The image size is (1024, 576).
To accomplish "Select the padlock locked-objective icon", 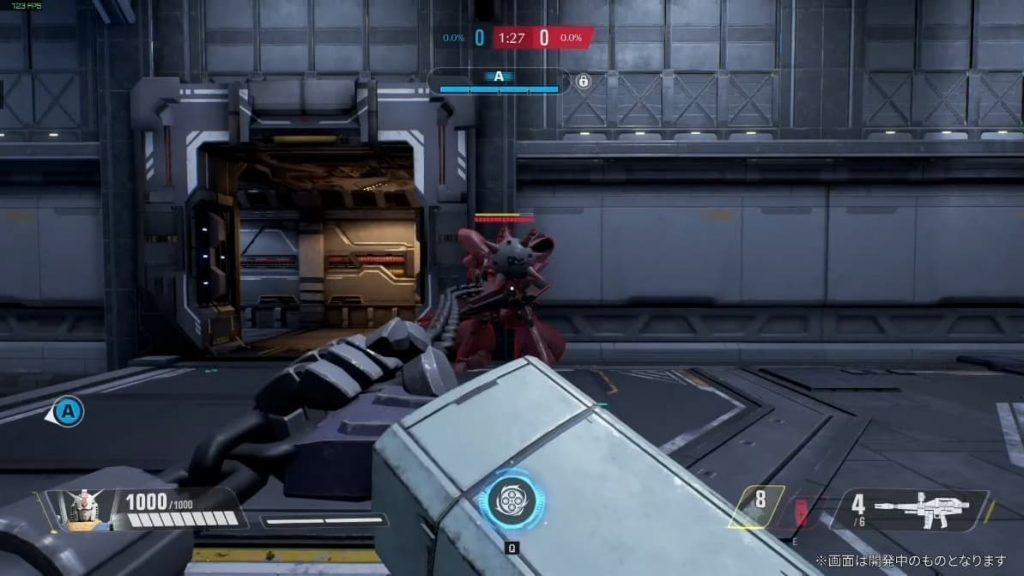I will [x=584, y=81].
